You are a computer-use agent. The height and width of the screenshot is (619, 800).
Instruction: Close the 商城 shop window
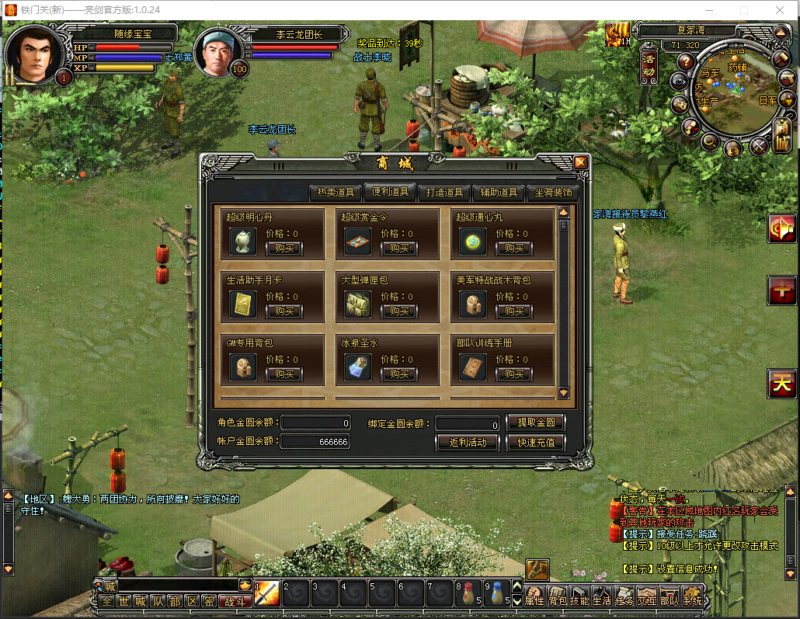point(580,163)
